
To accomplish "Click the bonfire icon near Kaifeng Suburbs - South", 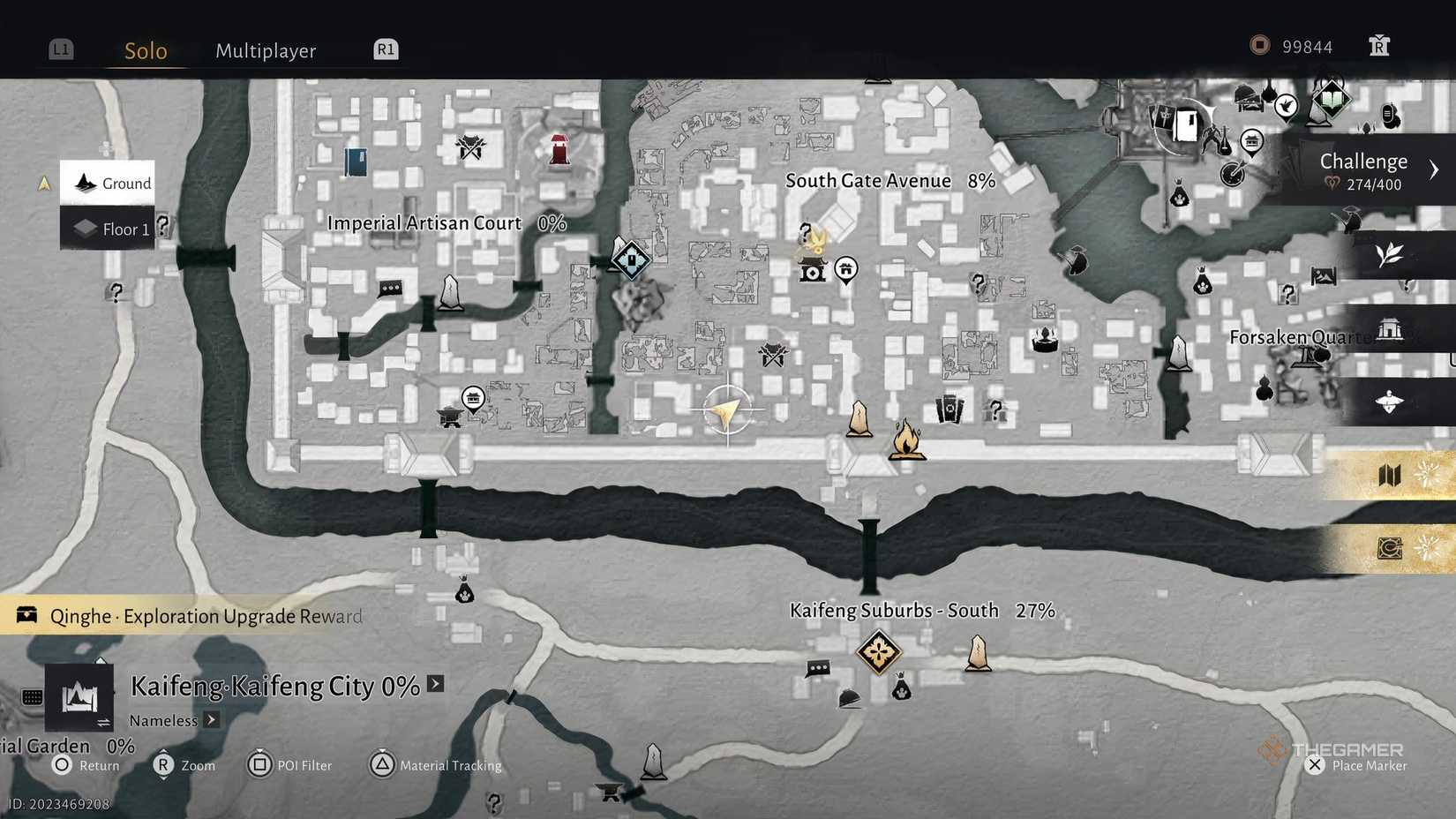I will 907,440.
